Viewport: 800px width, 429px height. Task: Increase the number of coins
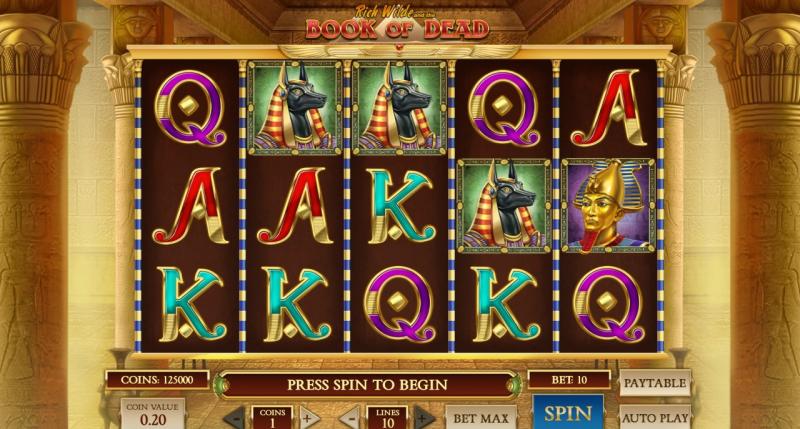[308, 417]
